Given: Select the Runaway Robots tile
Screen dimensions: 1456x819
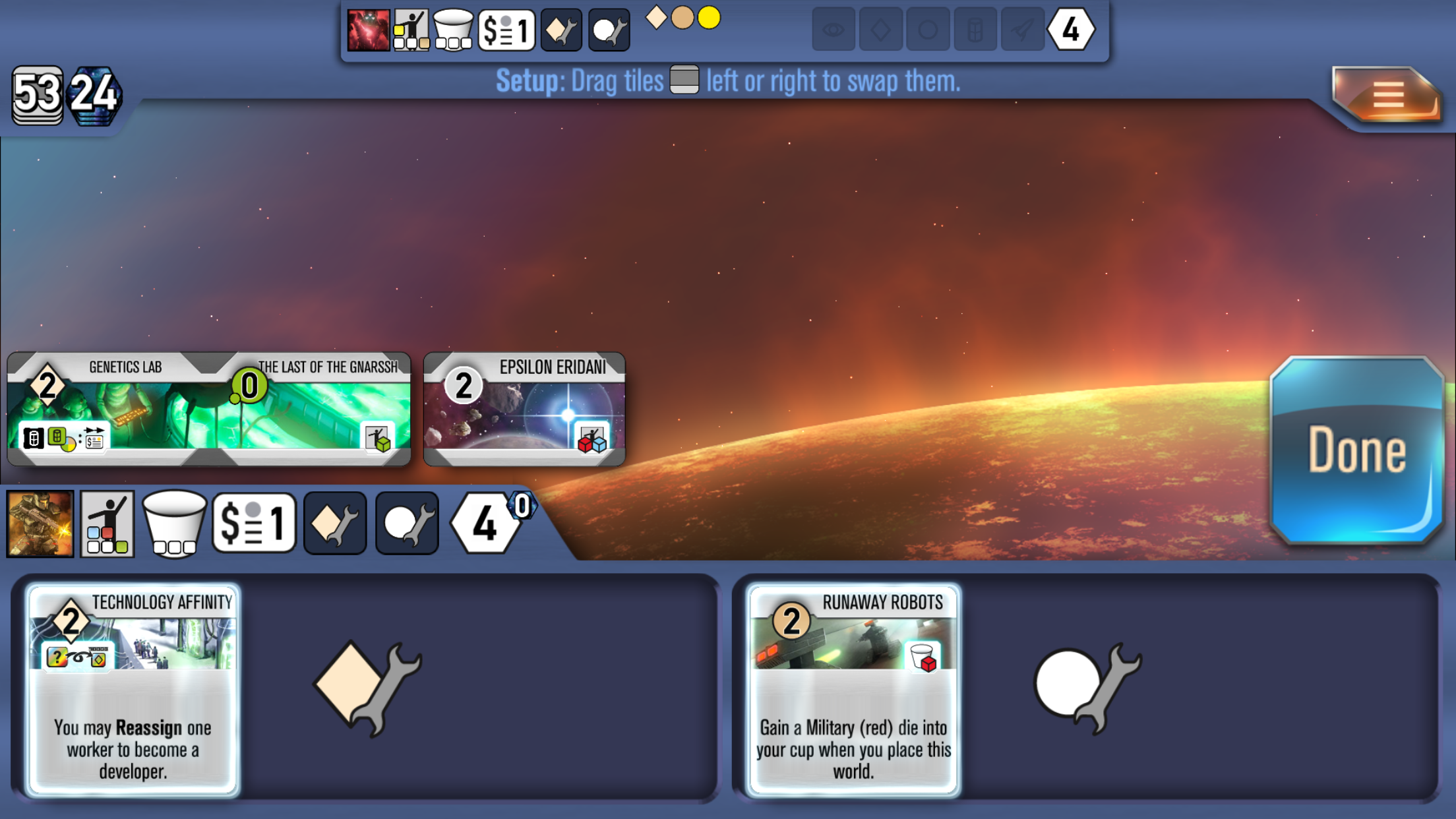Looking at the screenshot, I should (853, 690).
